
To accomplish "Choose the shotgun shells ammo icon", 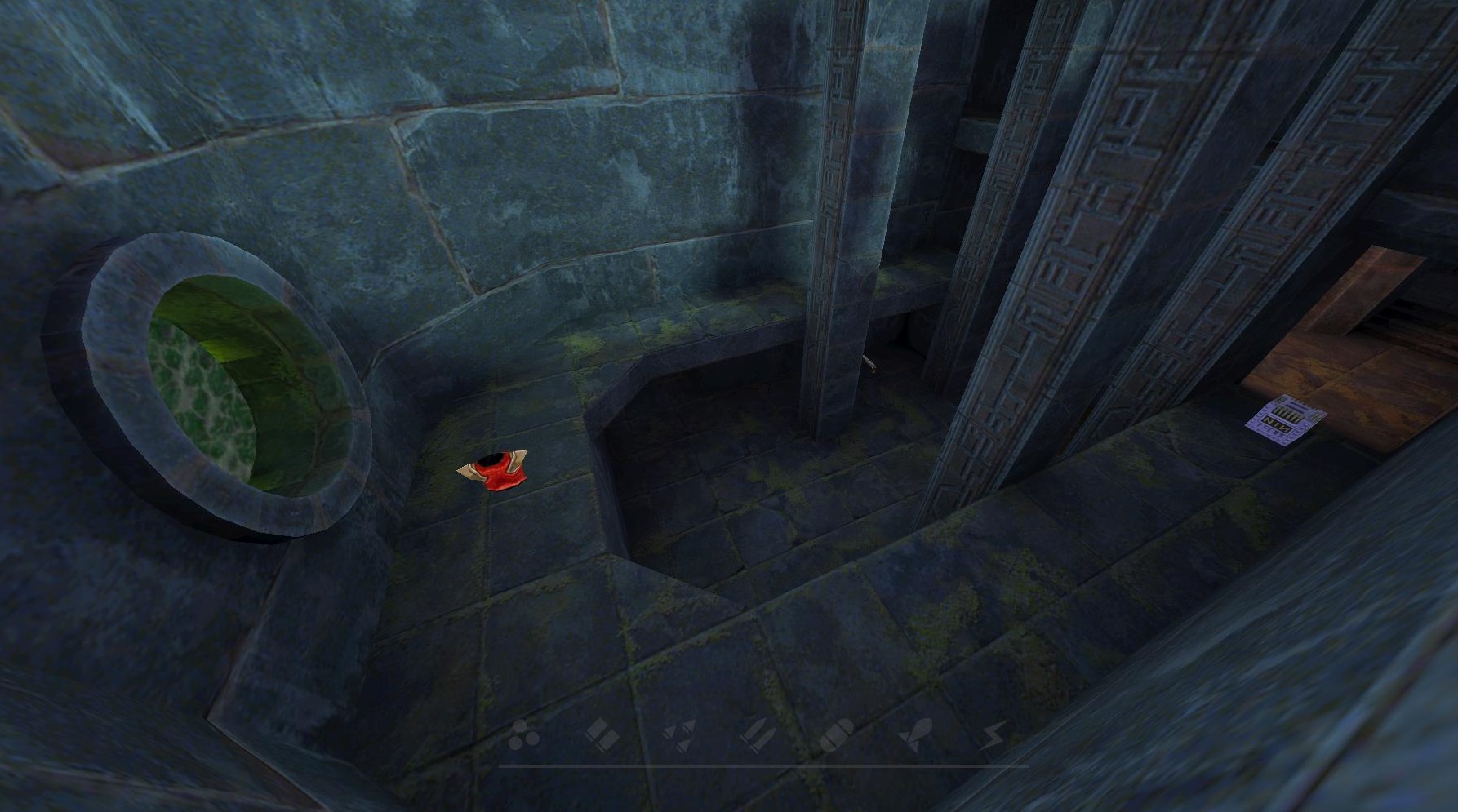I will [x=600, y=734].
